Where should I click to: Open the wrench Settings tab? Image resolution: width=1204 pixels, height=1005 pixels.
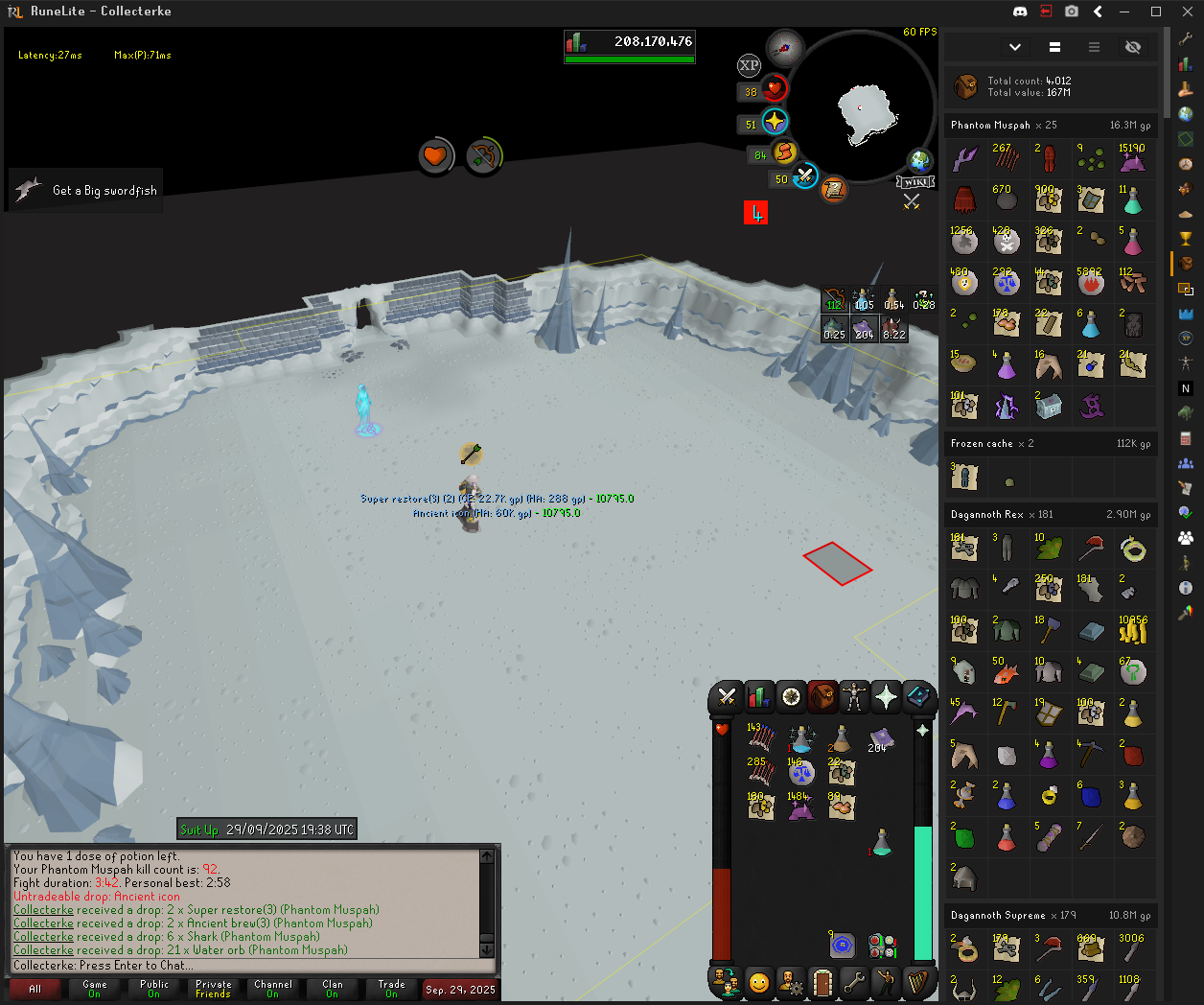(x=853, y=983)
